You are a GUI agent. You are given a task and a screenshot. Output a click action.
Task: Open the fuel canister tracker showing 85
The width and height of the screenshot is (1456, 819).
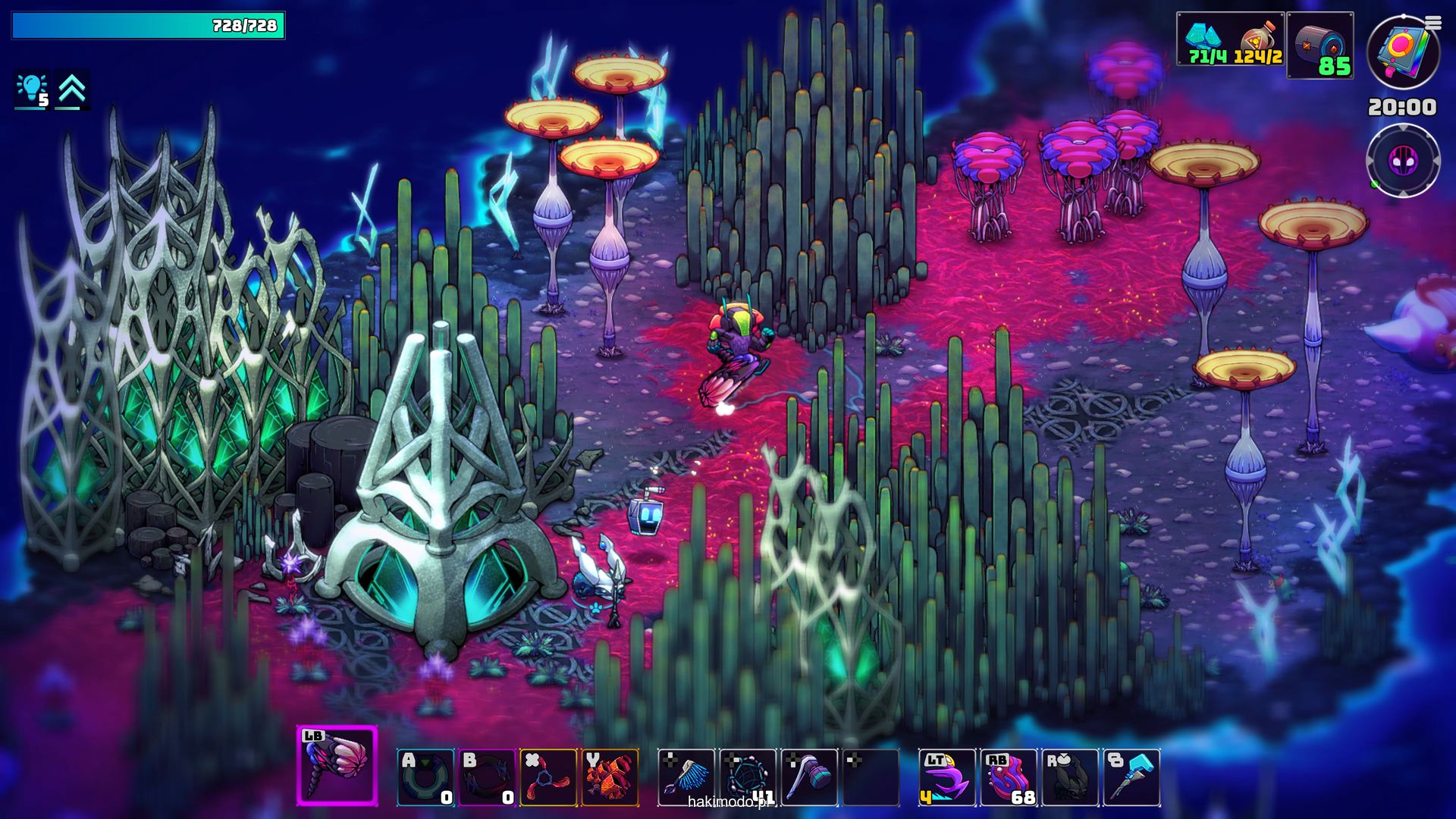(1320, 45)
